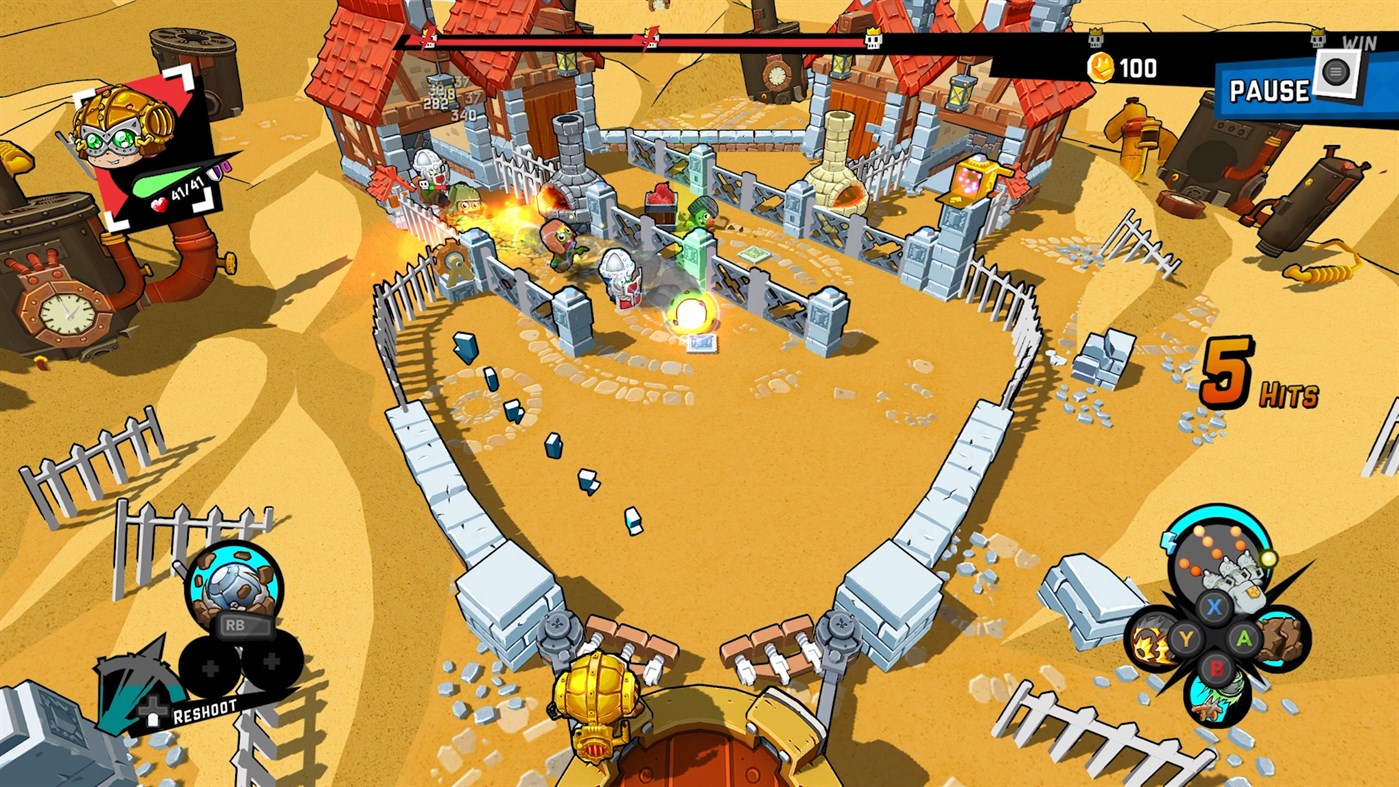Click the left crosshair pad below RB

[210, 667]
